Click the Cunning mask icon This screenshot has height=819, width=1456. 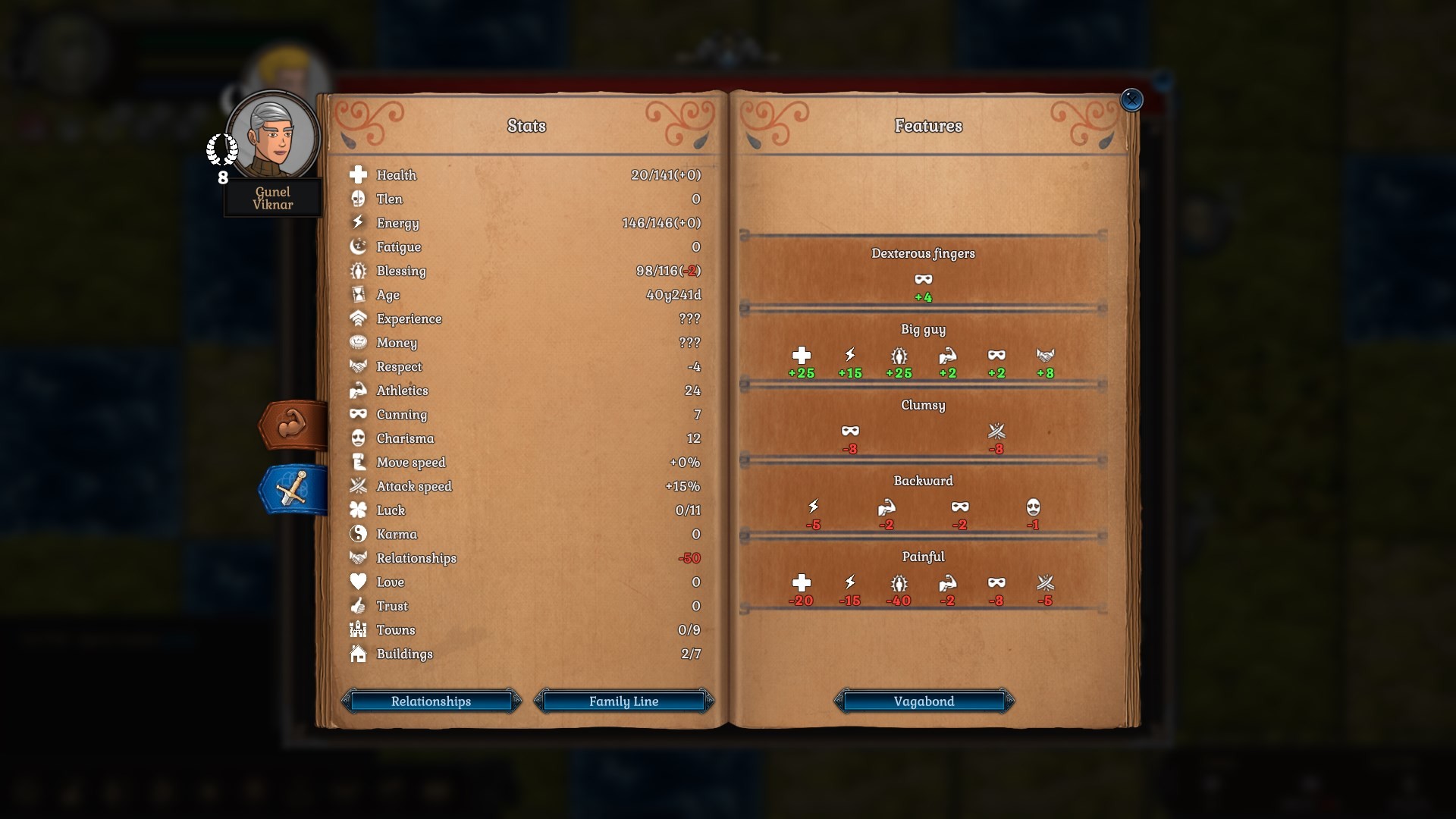358,414
